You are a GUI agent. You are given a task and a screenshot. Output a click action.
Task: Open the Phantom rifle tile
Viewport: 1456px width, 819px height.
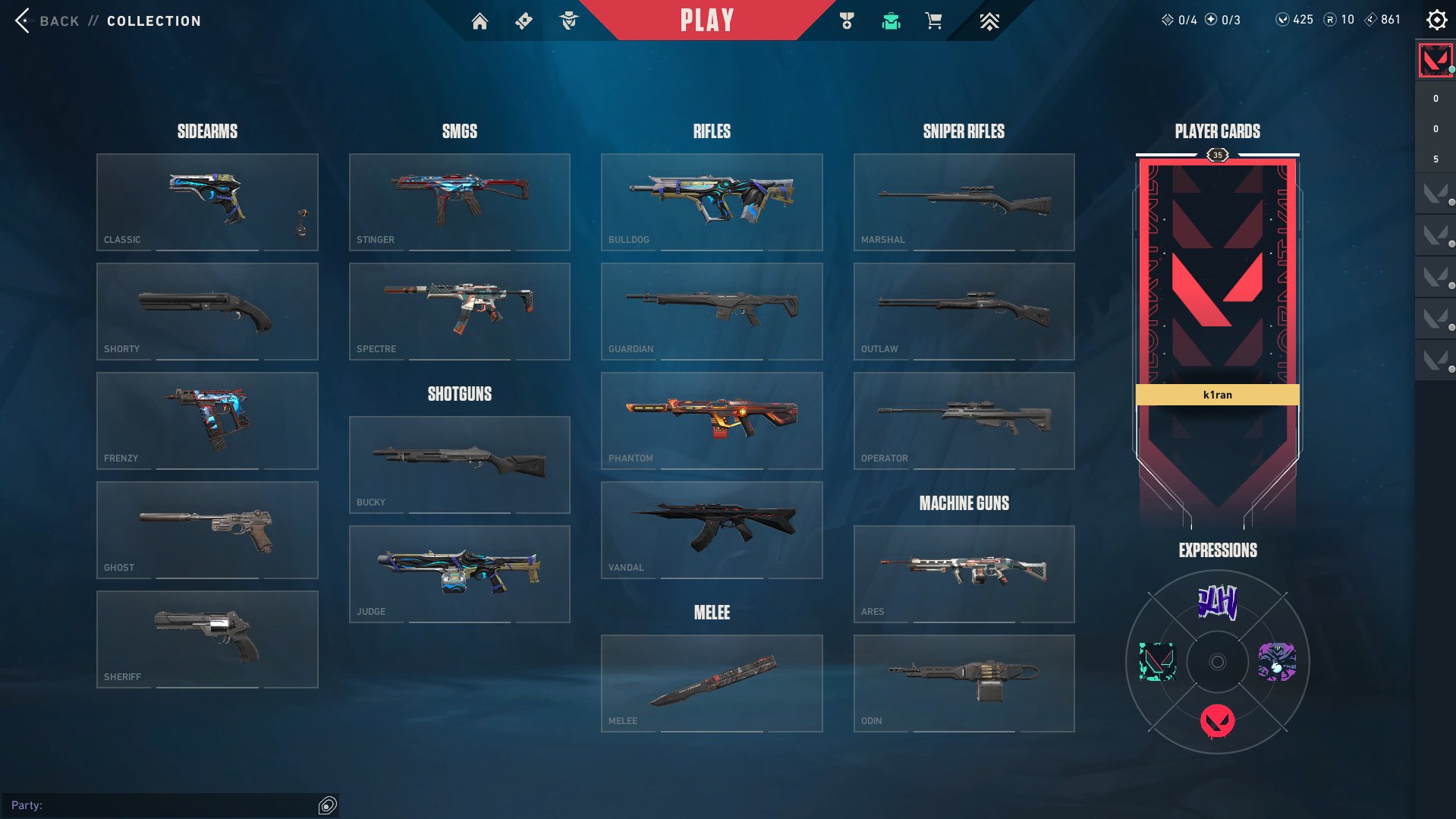click(x=712, y=421)
